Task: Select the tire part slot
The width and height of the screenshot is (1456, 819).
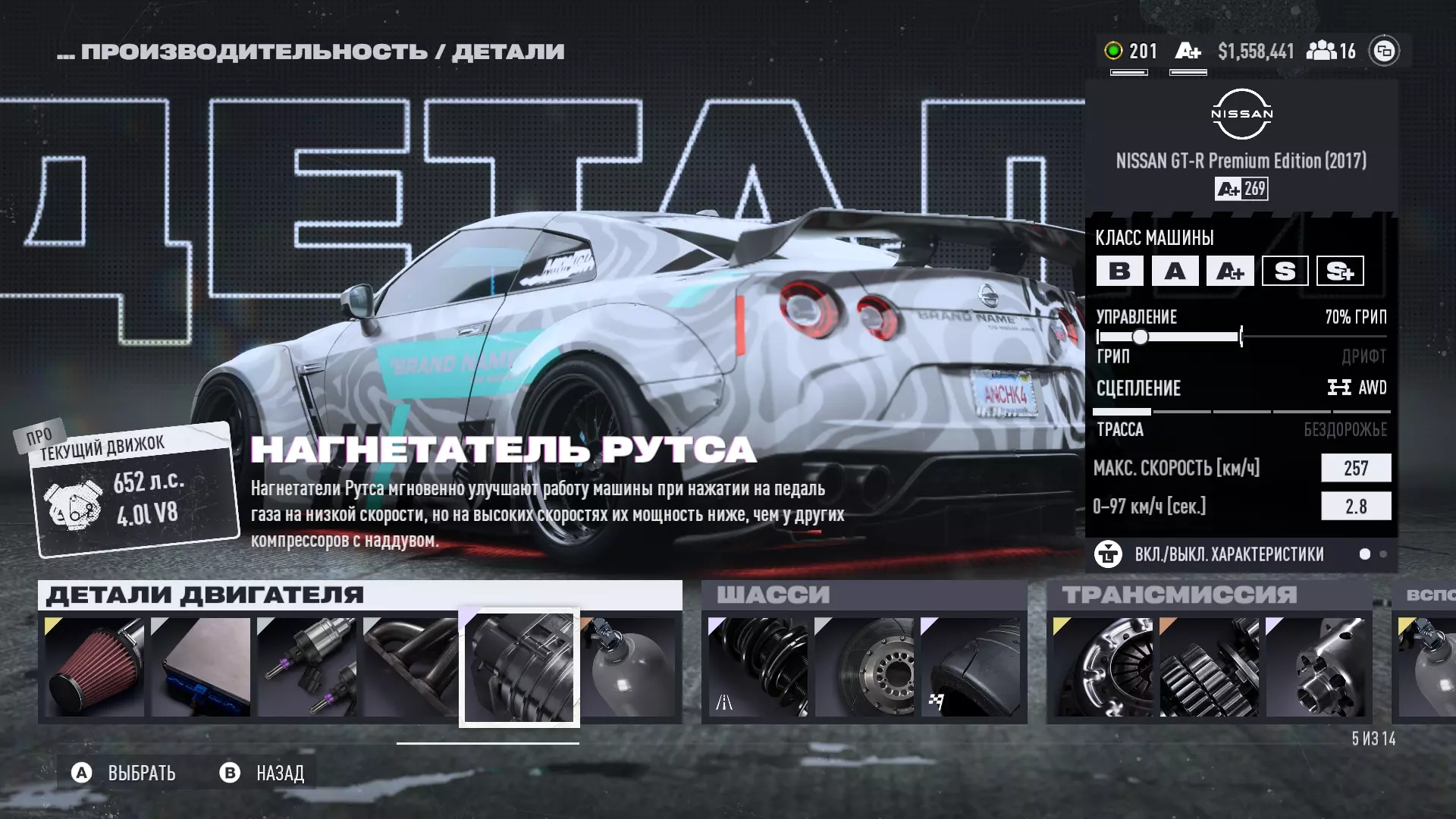Action: [x=971, y=667]
